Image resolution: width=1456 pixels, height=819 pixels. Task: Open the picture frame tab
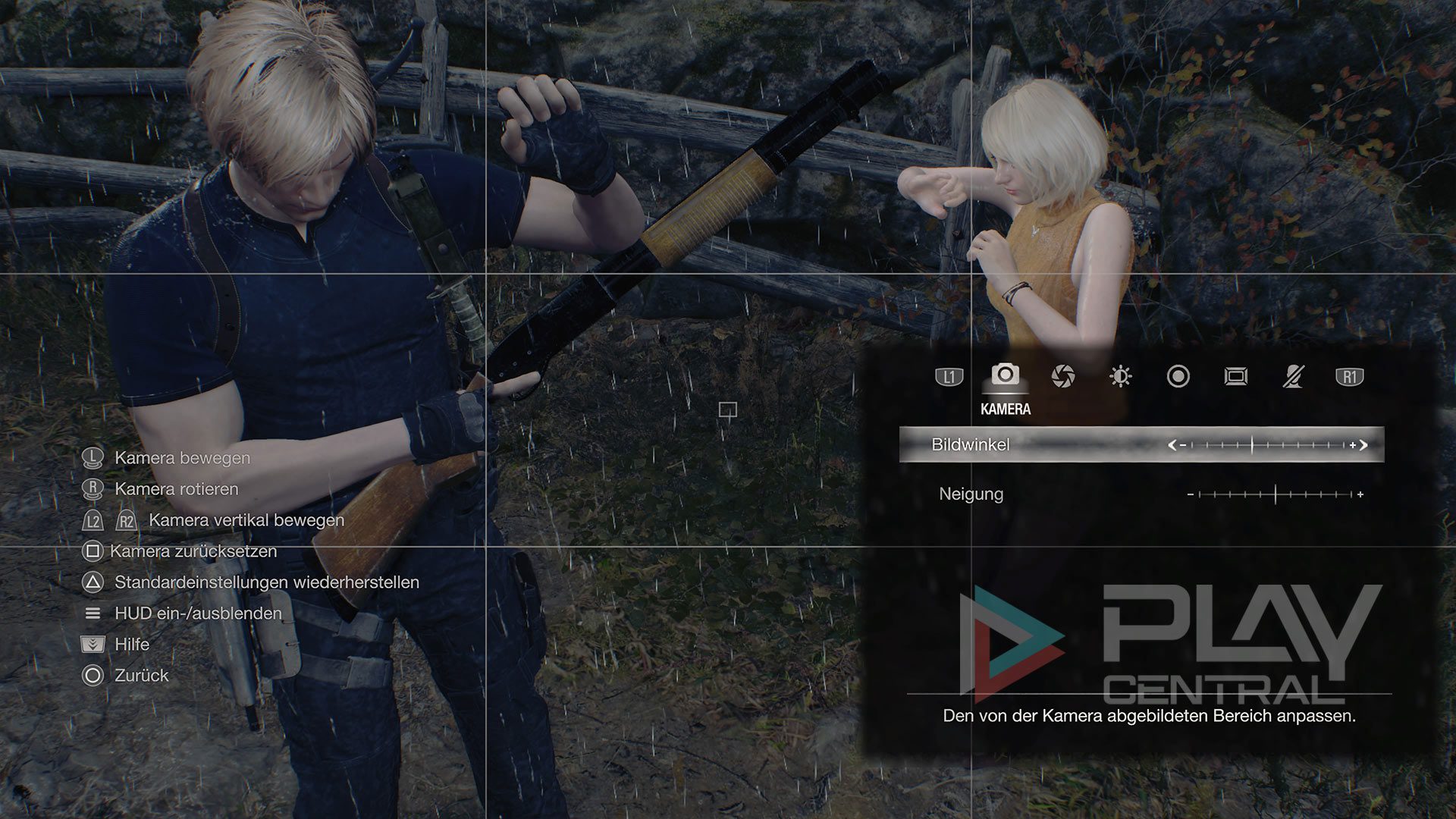point(1235,376)
